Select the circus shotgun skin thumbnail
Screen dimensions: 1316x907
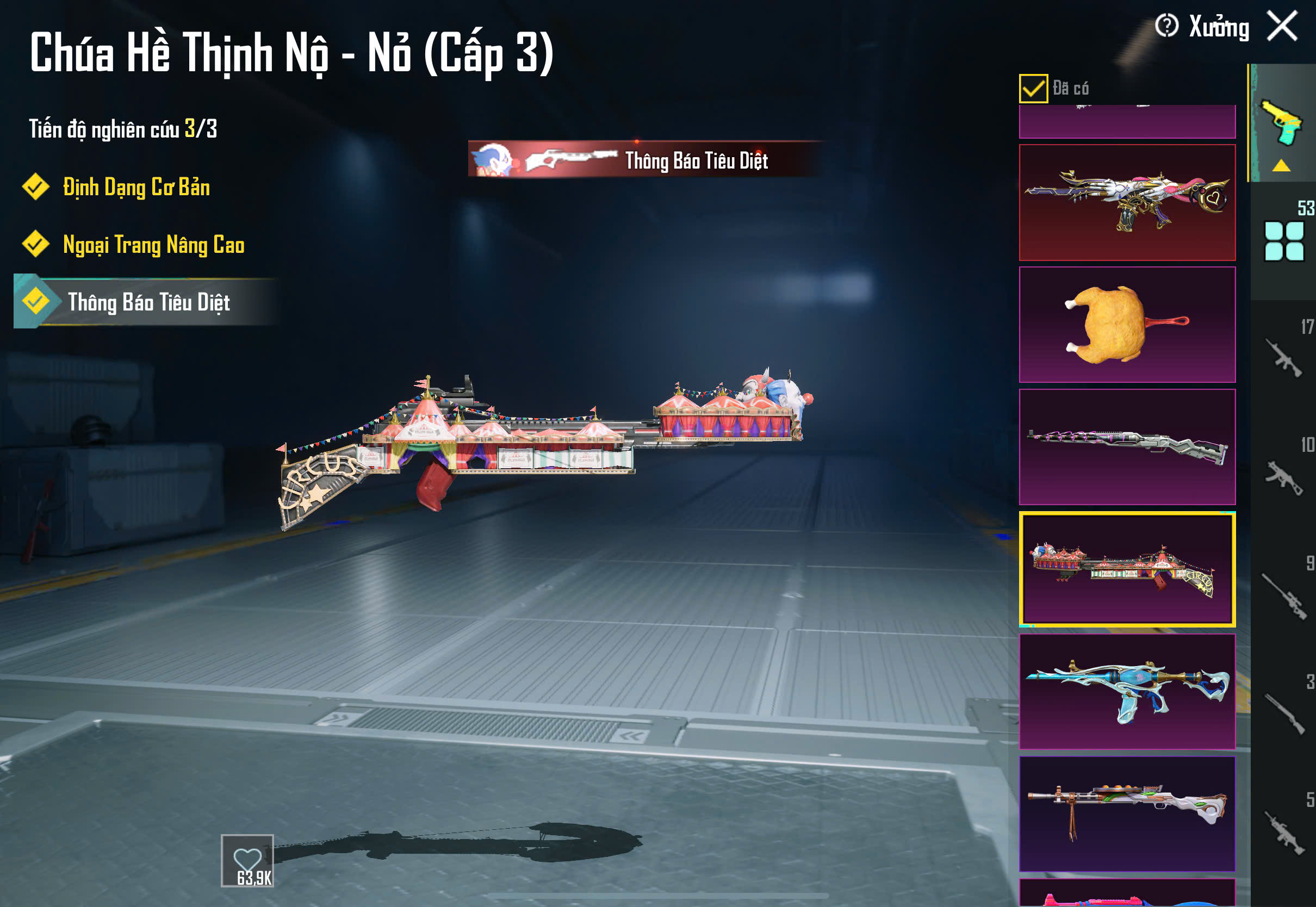coord(1127,569)
